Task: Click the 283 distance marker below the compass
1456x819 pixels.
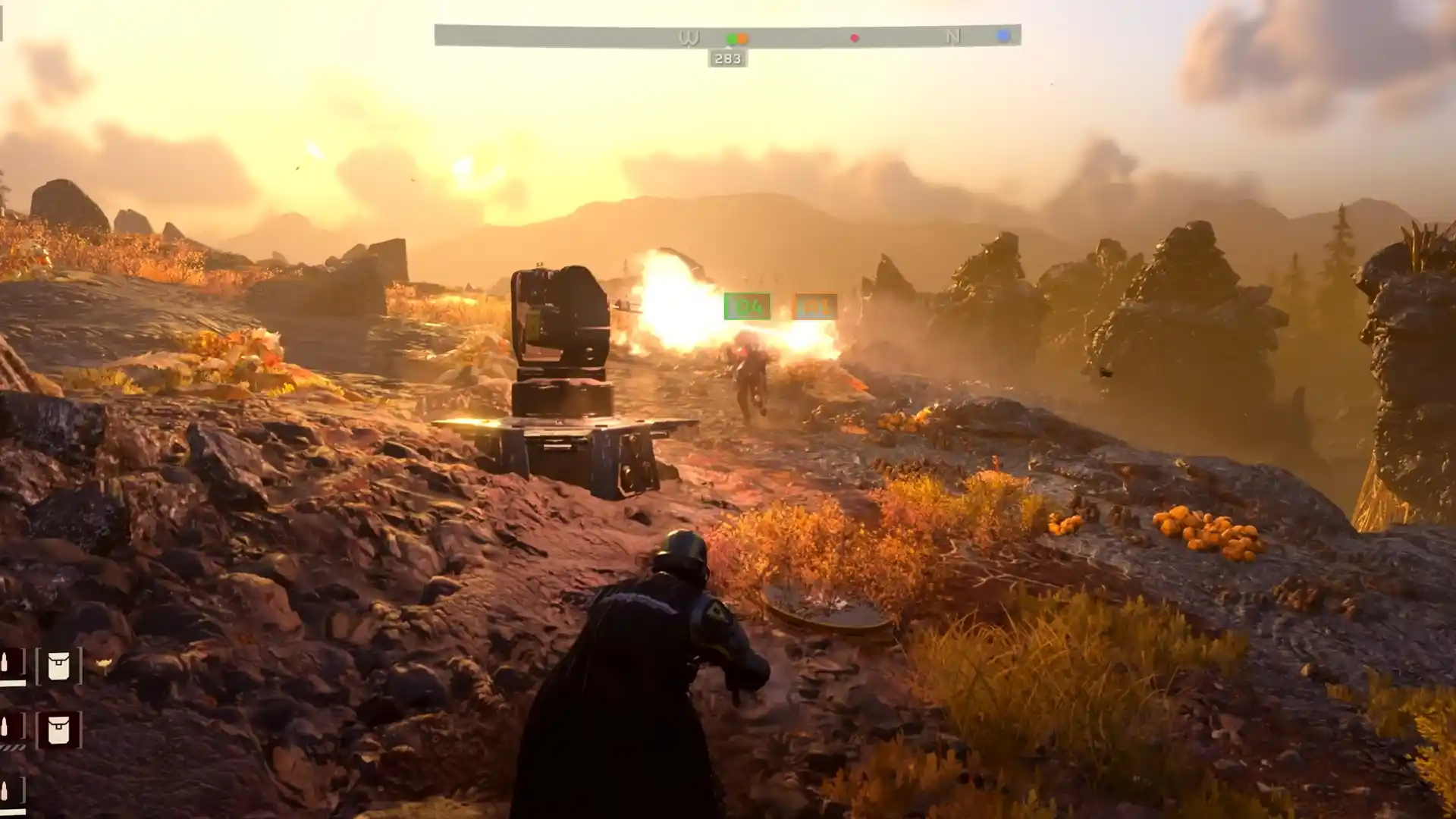Action: pos(727,58)
